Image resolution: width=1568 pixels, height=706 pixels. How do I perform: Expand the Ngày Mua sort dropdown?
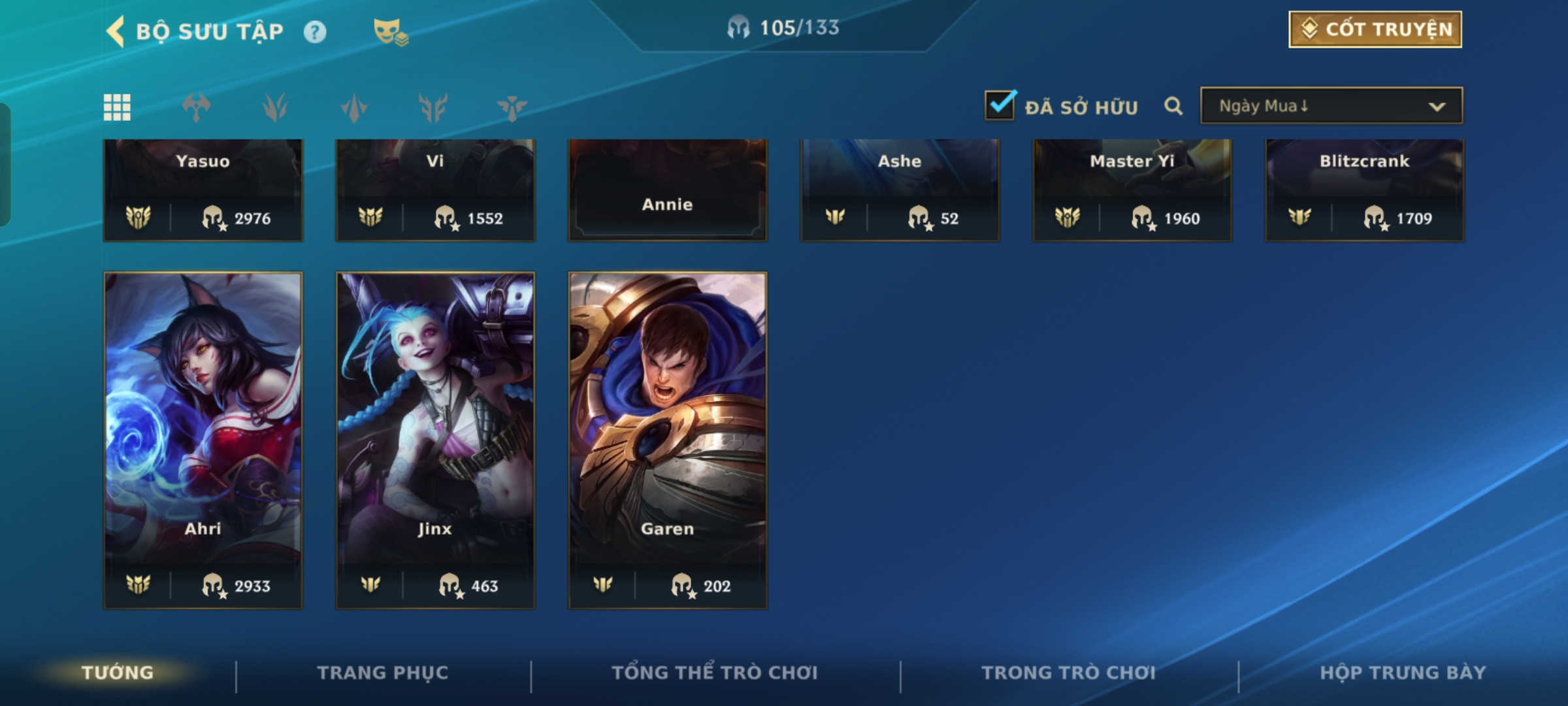coord(1331,106)
